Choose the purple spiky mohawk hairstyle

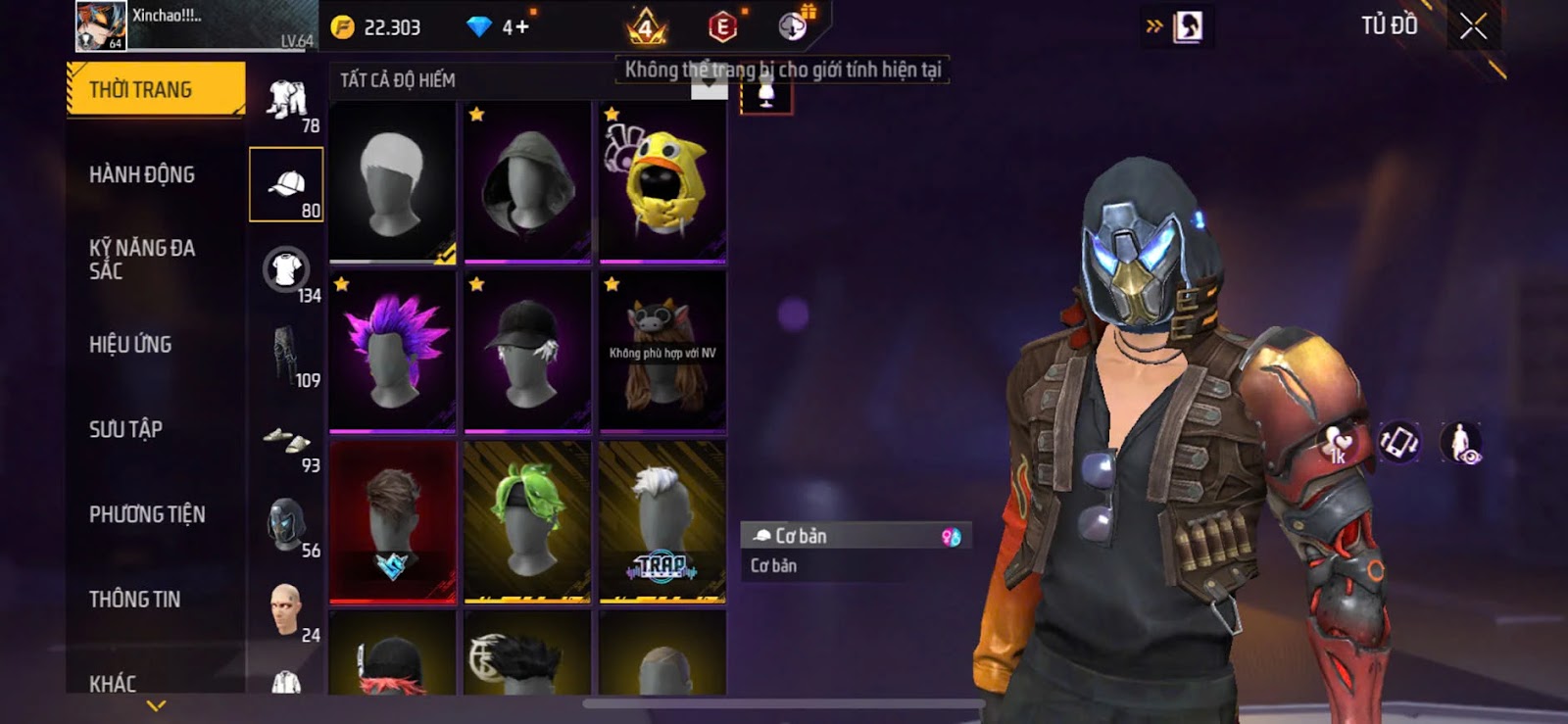click(x=393, y=351)
